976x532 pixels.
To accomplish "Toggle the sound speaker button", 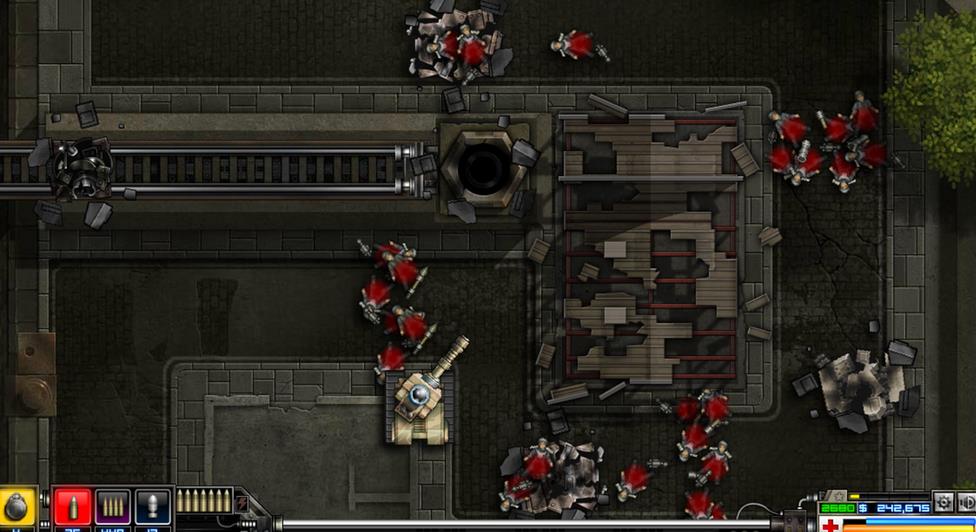I will coord(966,501).
